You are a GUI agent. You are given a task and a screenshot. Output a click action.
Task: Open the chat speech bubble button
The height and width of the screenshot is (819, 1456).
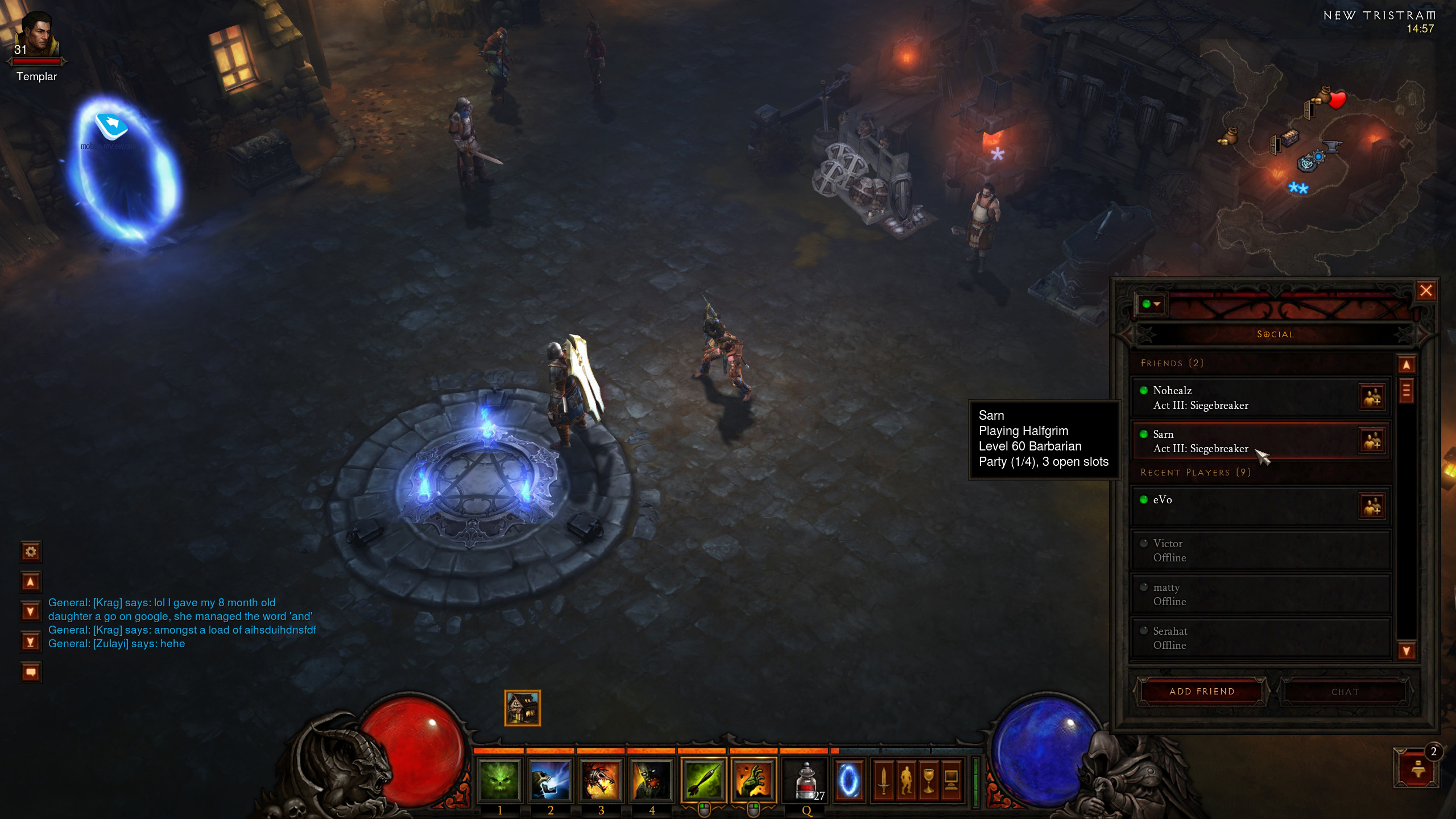pos(31,672)
